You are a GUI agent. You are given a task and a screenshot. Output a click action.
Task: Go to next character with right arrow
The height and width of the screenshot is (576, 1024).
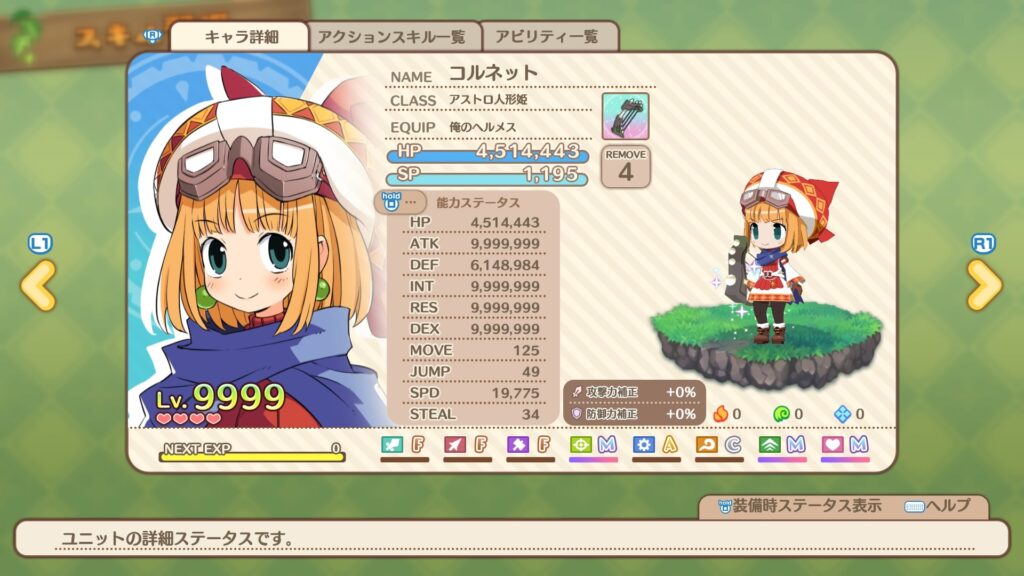pyautogui.click(x=984, y=287)
